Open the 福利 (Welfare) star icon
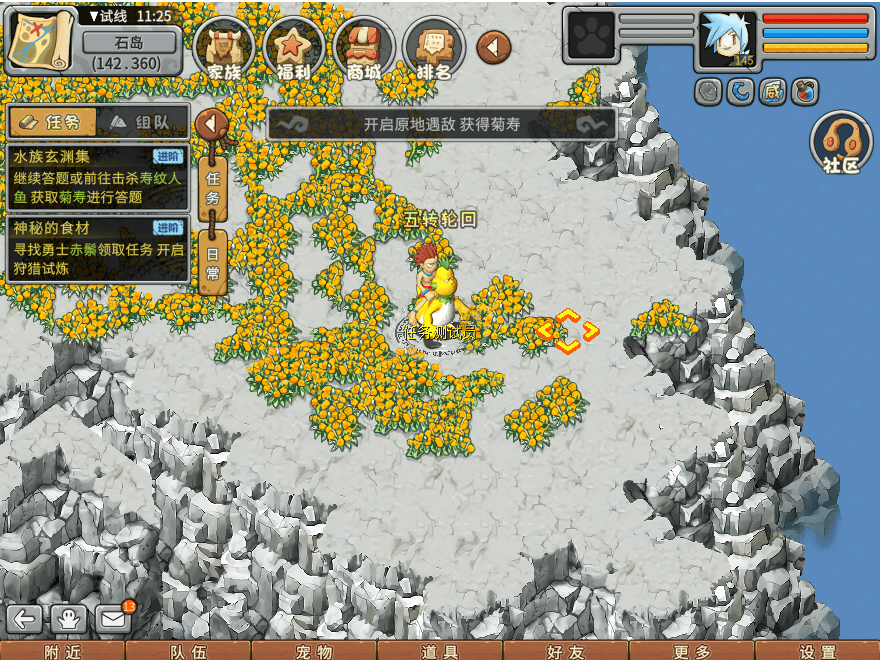 pos(294,48)
